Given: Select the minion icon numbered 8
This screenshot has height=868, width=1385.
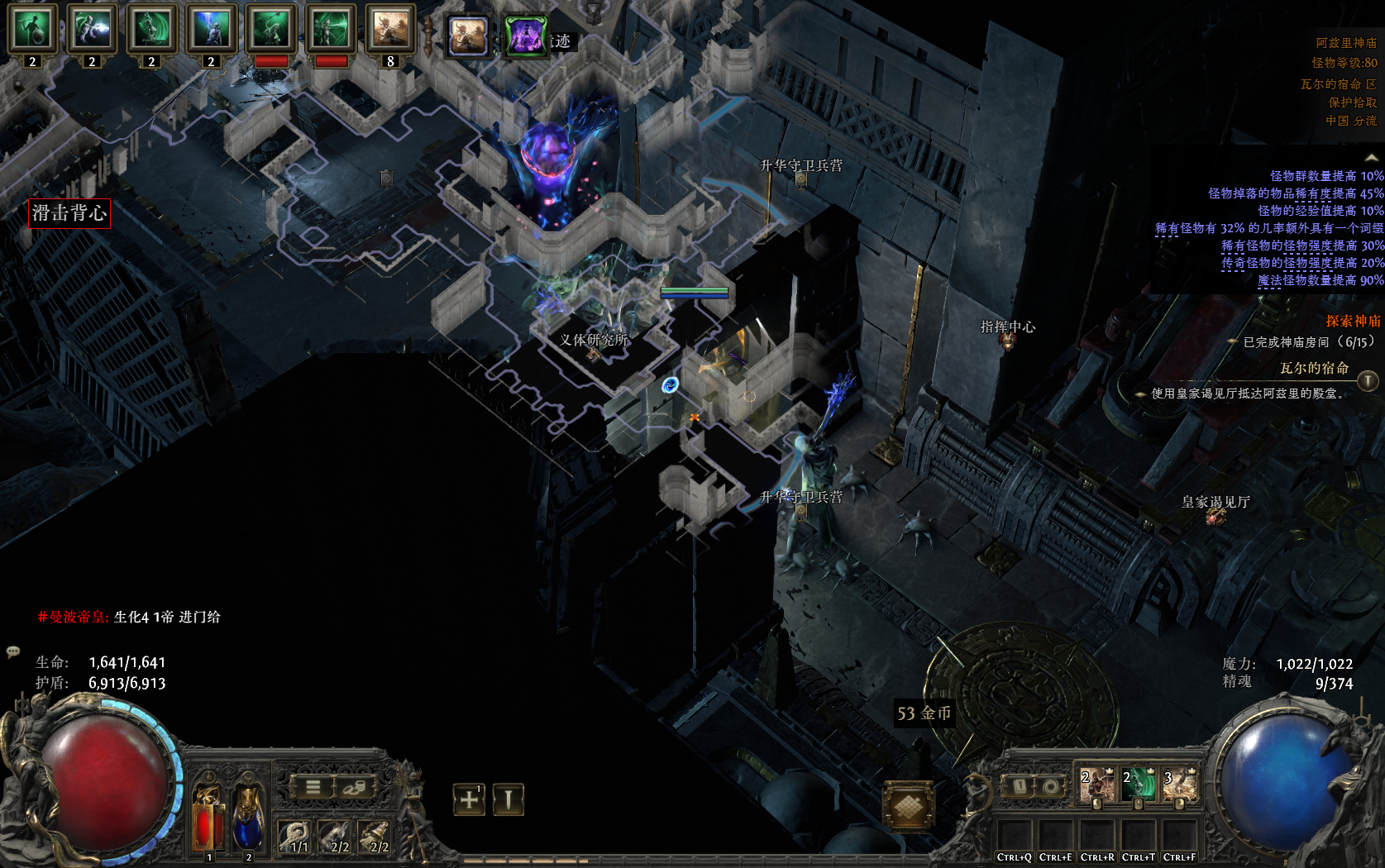Looking at the screenshot, I should pos(389,29).
